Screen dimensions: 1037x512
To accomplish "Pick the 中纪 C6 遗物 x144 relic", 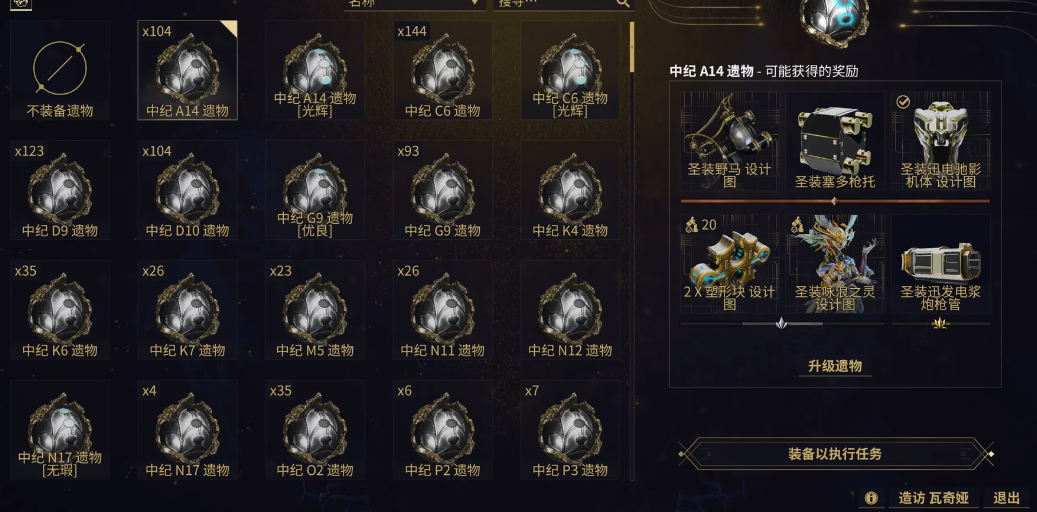I will coord(442,71).
